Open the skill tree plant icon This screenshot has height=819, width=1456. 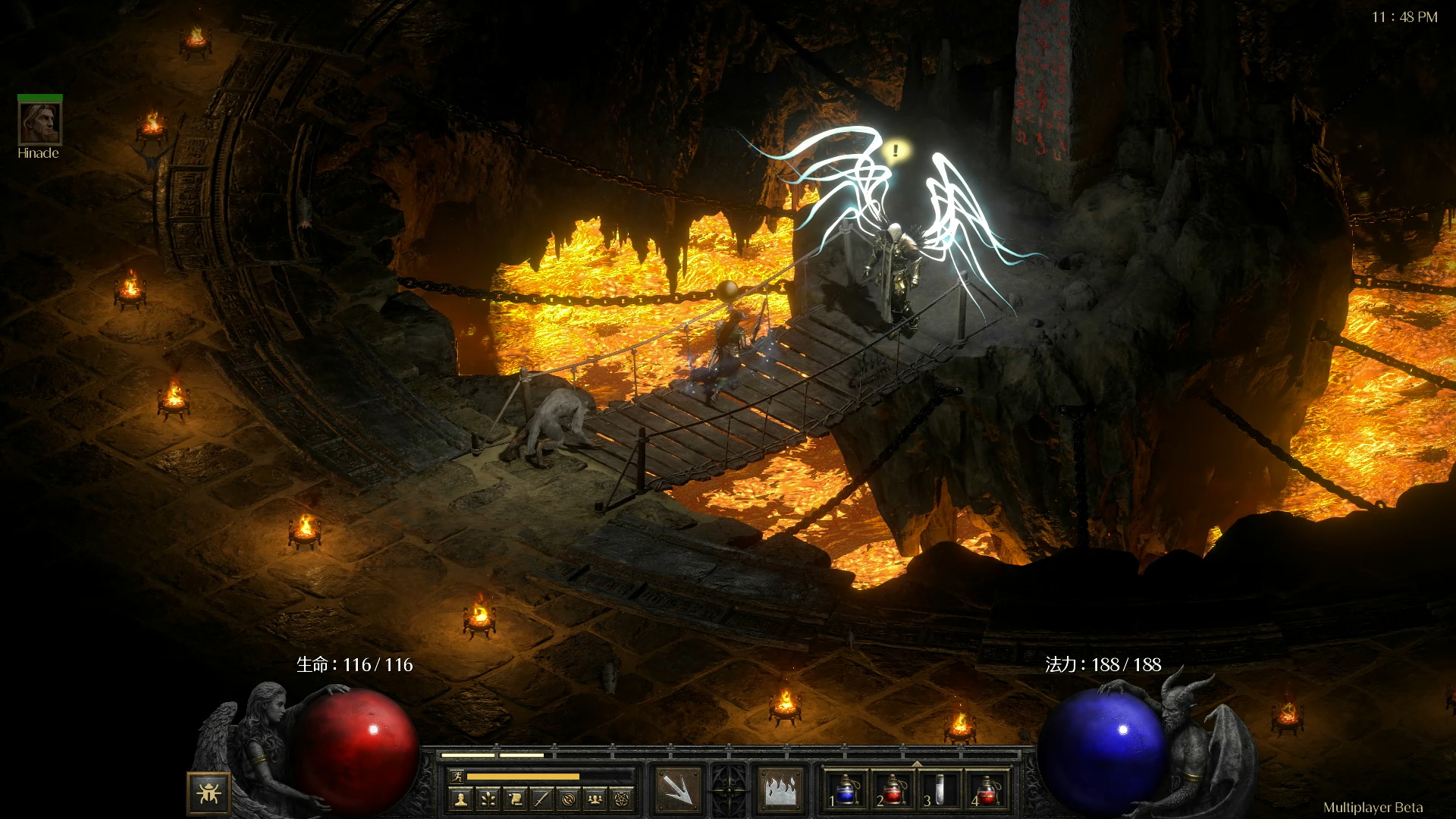click(488, 799)
